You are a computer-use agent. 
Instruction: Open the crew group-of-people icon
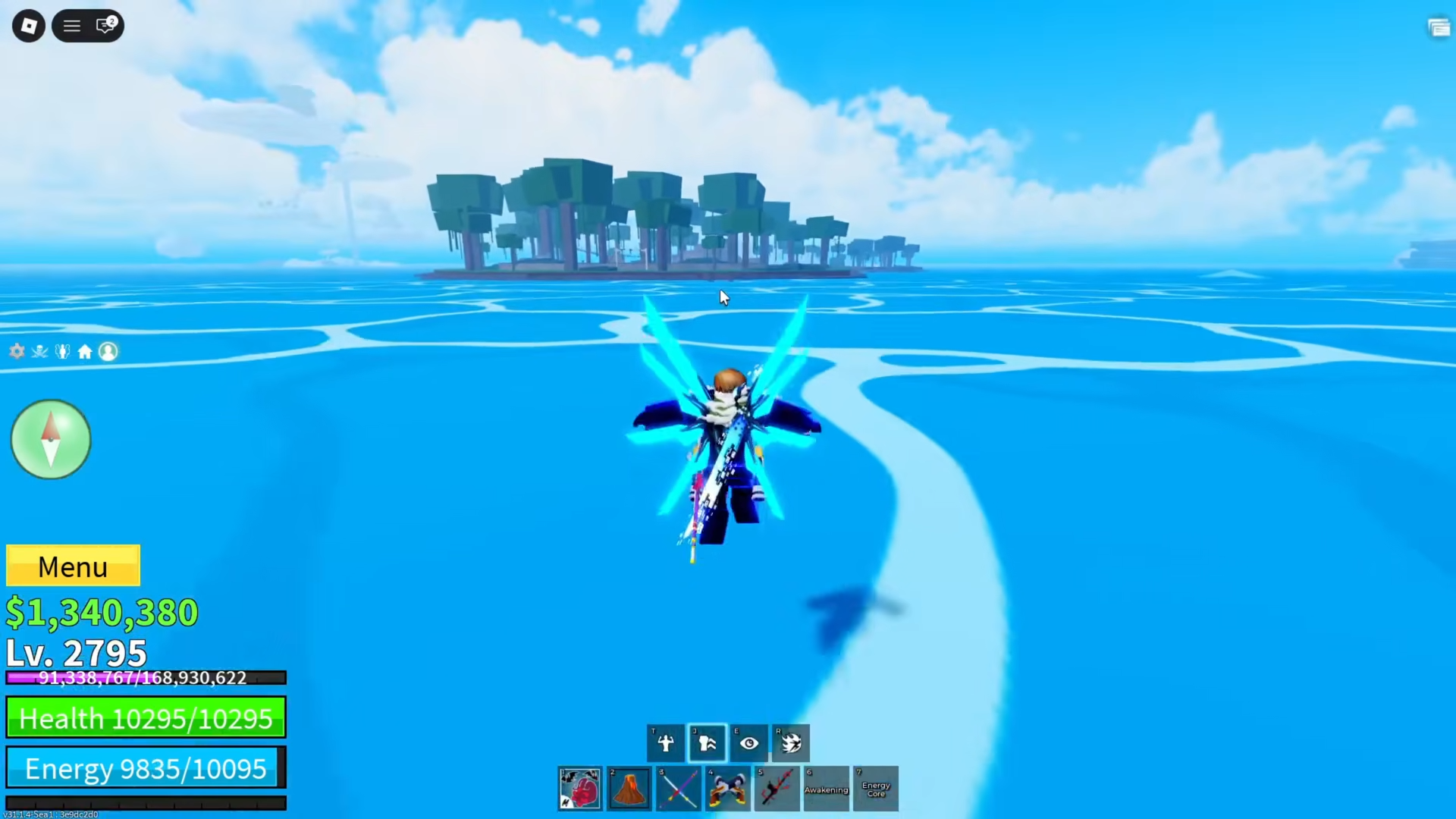point(62,351)
